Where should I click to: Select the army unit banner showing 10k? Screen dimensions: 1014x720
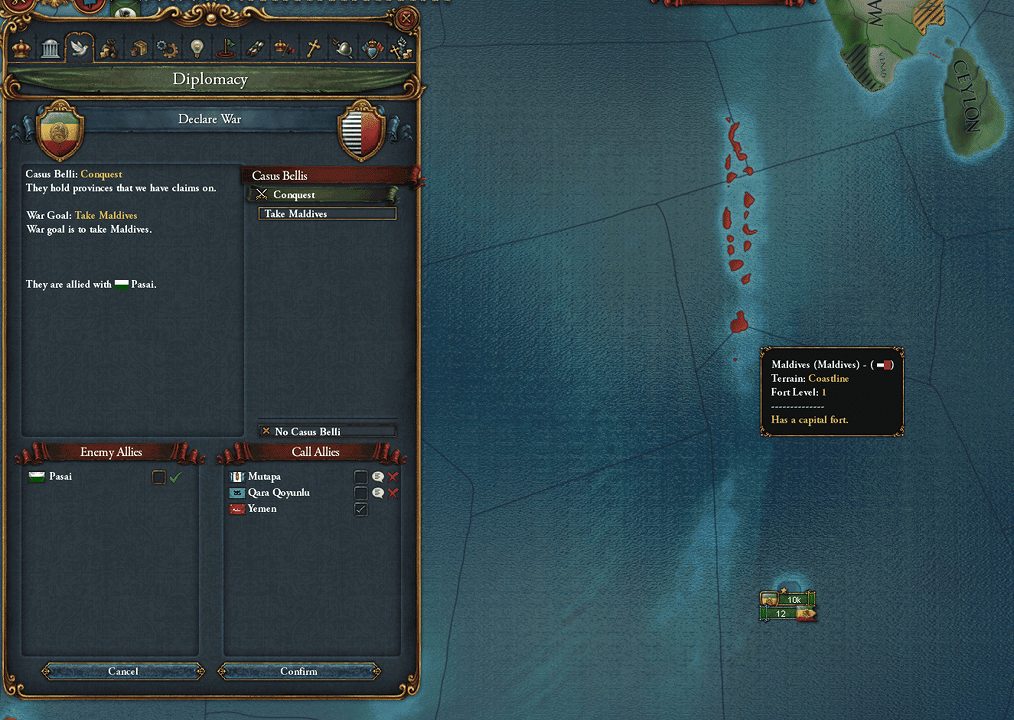tap(790, 599)
